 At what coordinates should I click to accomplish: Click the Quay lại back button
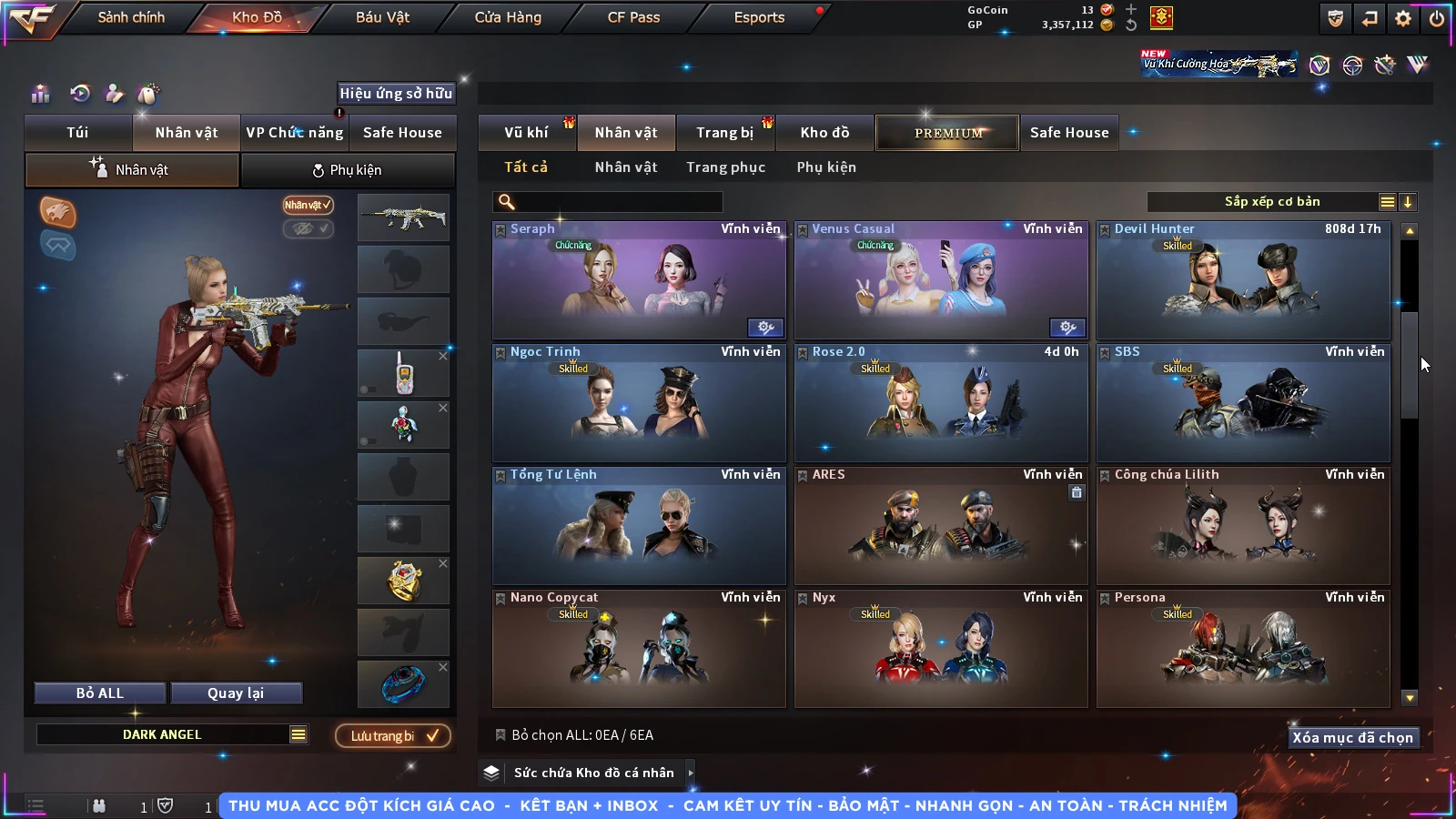click(236, 693)
